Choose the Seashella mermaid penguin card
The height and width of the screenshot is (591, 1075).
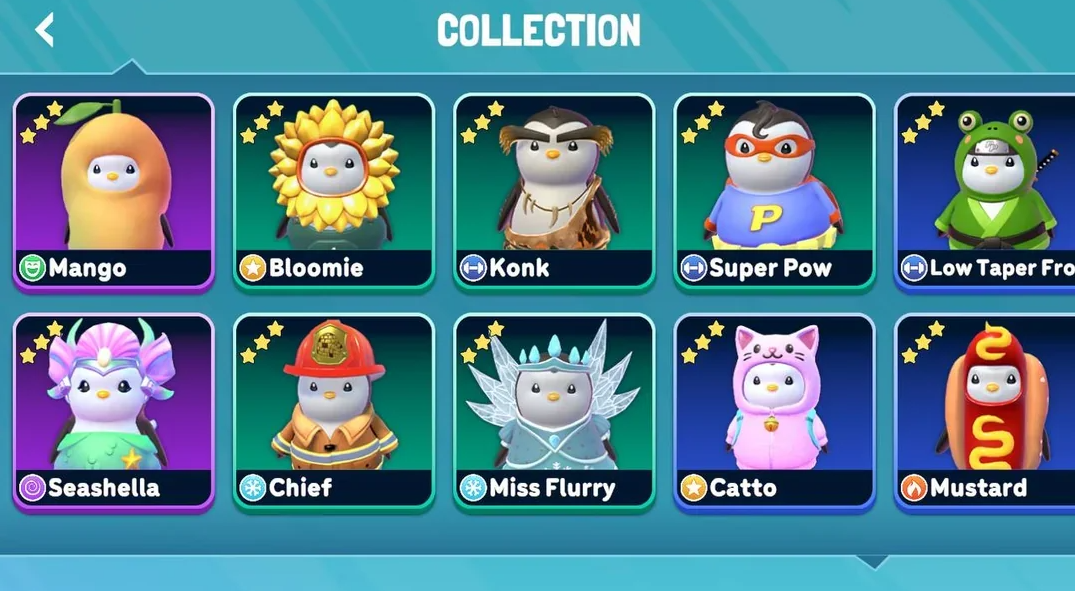coord(113,410)
